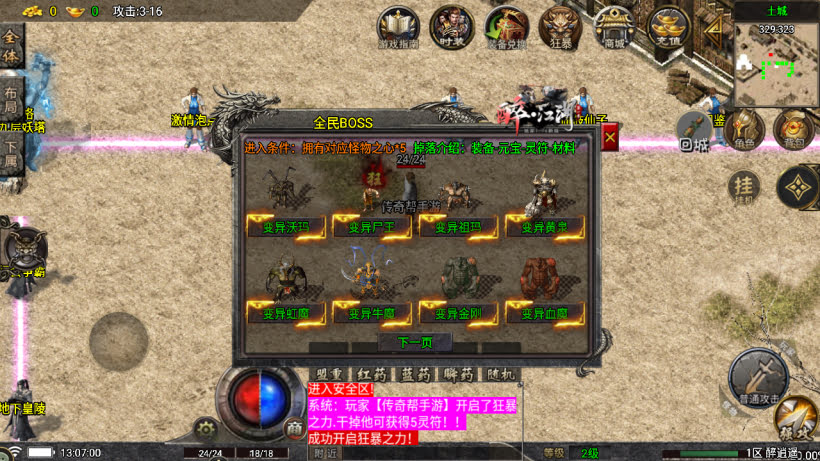Open the 时装 fashion menu
The image size is (820, 461).
click(452, 27)
